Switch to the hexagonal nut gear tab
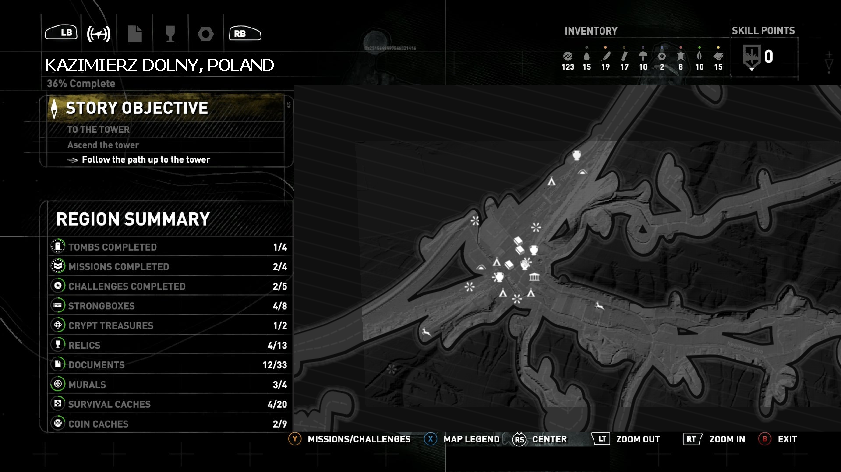 pyautogui.click(x=206, y=33)
